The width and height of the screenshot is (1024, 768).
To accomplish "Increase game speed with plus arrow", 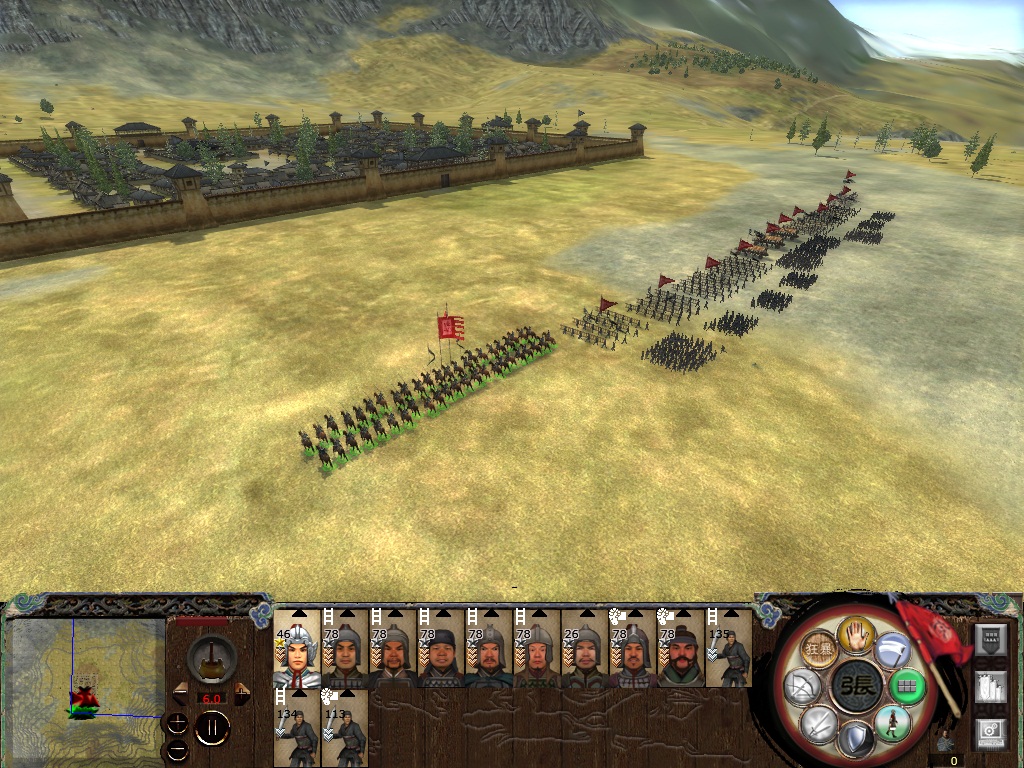I will click(x=241, y=694).
